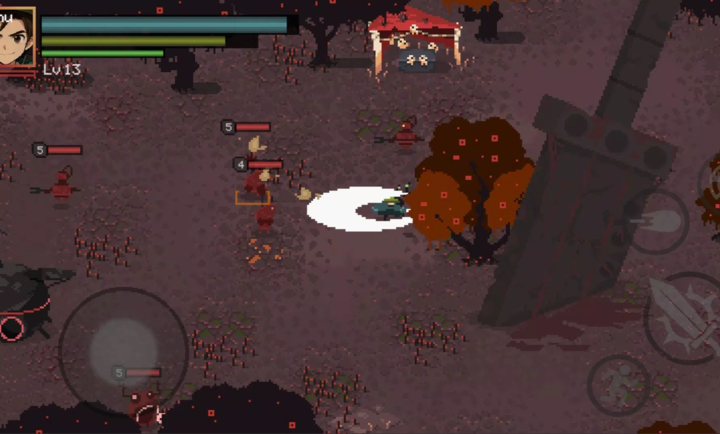Image resolution: width=720 pixels, height=434 pixels.
Task: Use the running figure dodge button
Action: 619,383
